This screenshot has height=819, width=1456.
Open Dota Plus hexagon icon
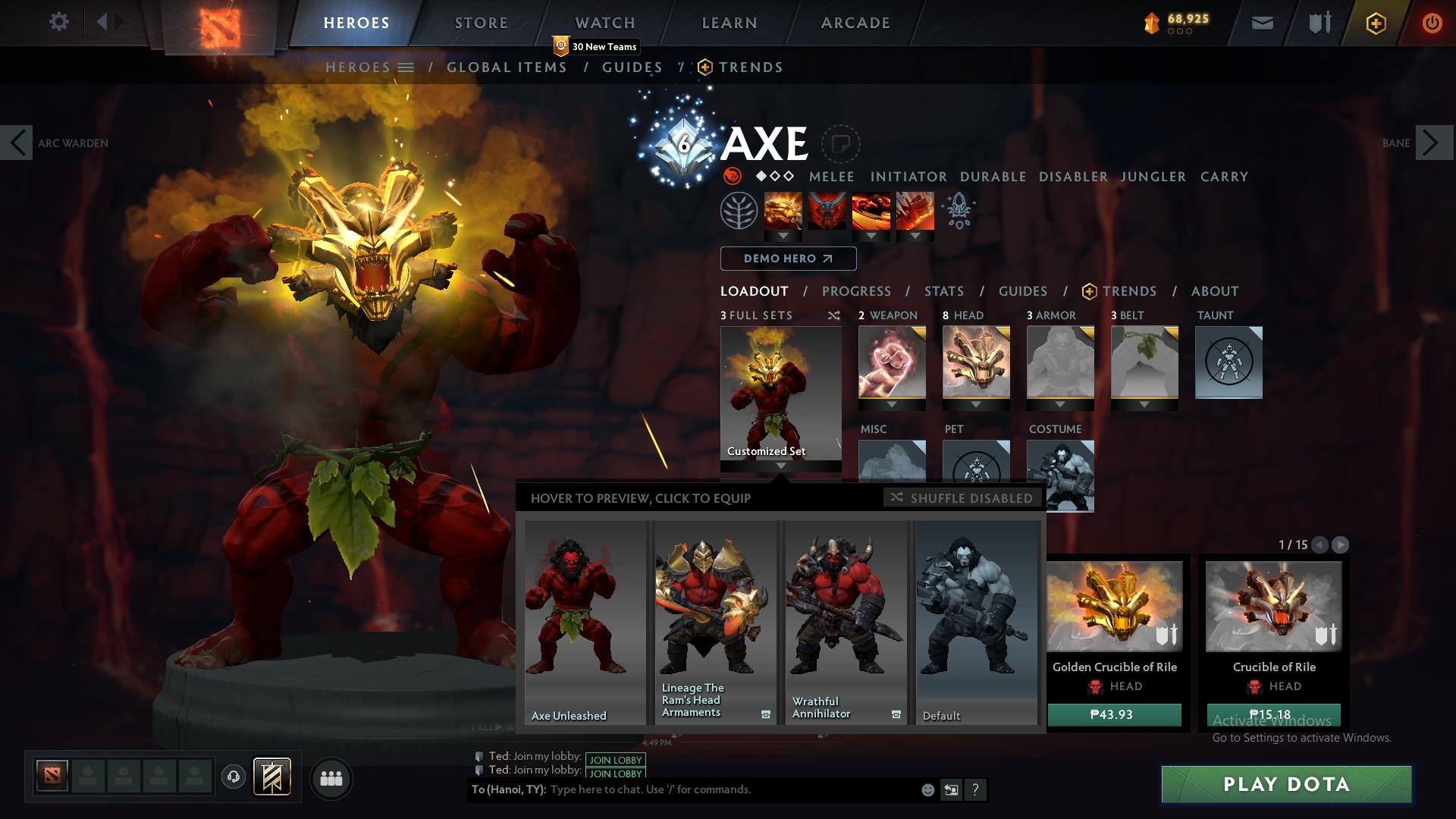point(1376,23)
